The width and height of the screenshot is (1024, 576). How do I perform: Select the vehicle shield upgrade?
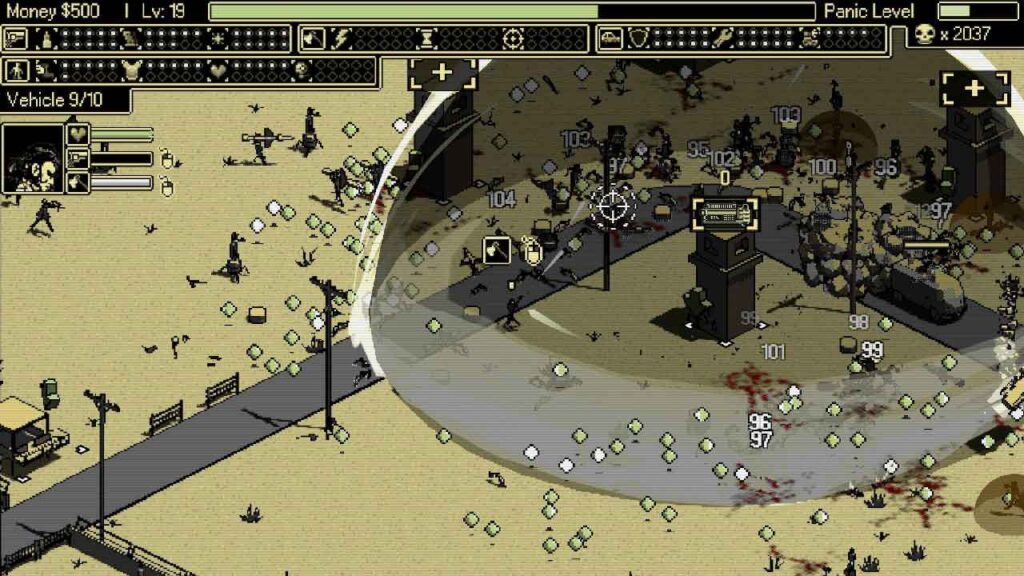click(x=637, y=39)
